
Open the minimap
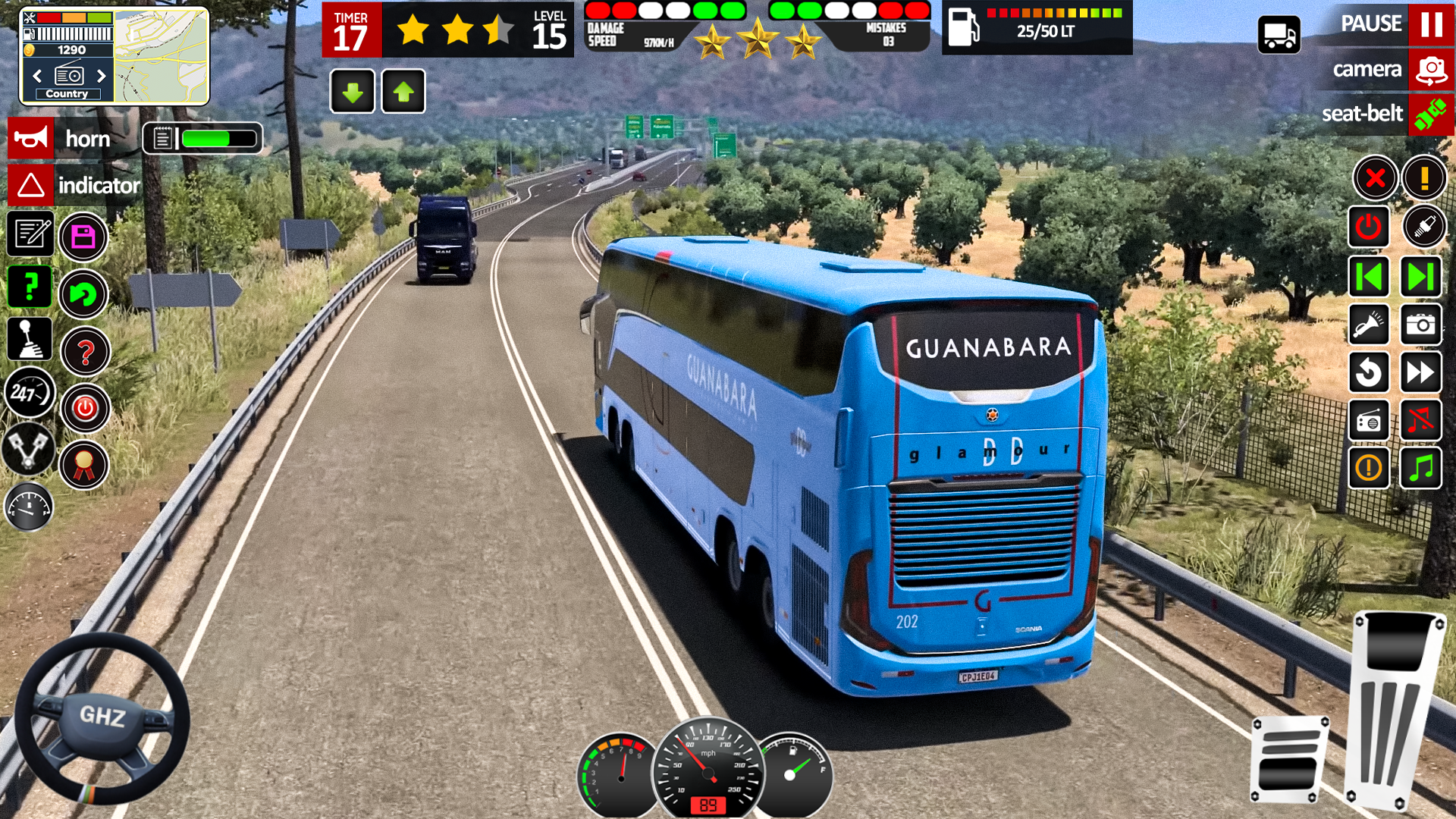[x=162, y=55]
